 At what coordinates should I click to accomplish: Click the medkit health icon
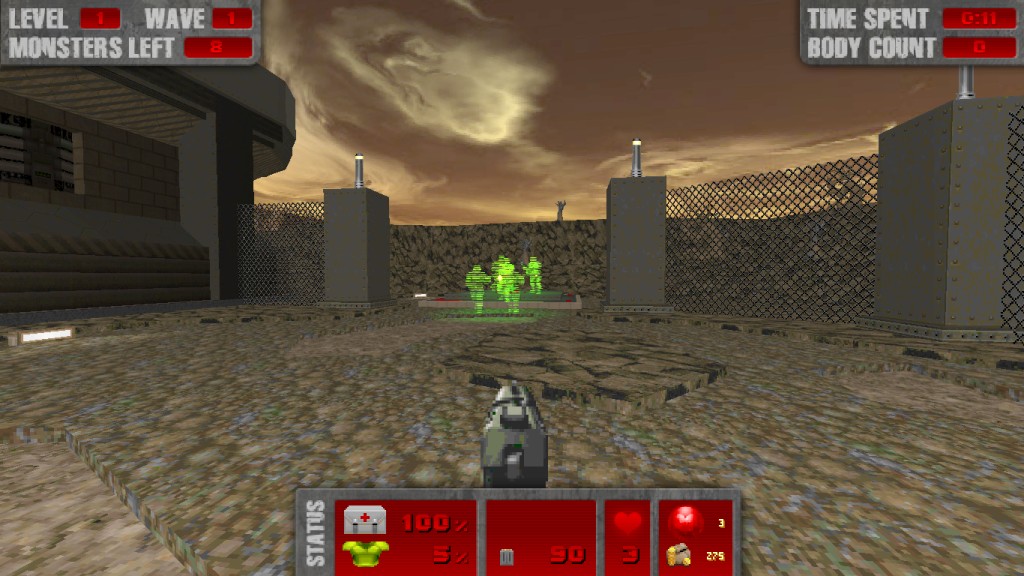365,520
